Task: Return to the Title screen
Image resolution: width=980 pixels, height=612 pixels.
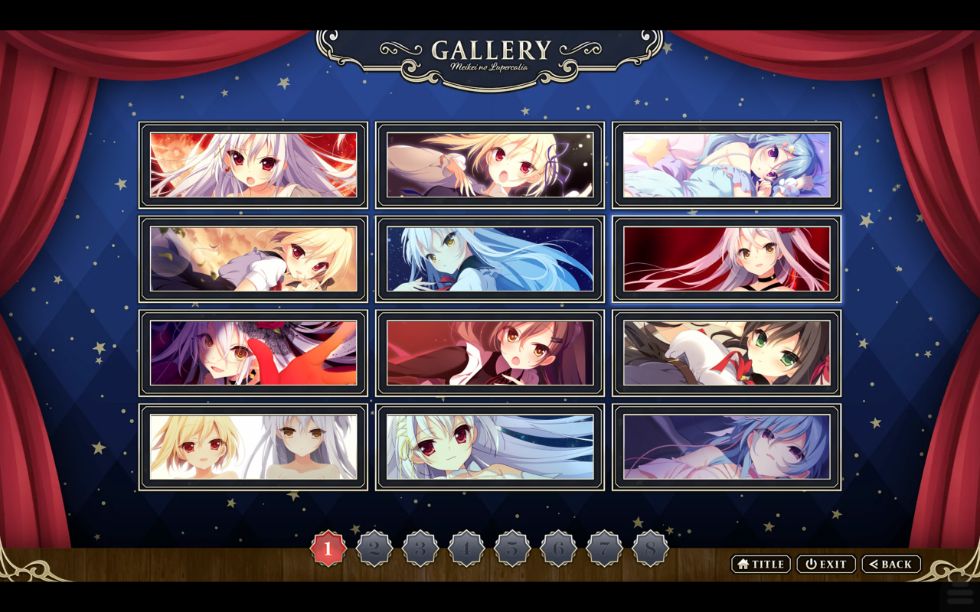Action: coord(761,564)
